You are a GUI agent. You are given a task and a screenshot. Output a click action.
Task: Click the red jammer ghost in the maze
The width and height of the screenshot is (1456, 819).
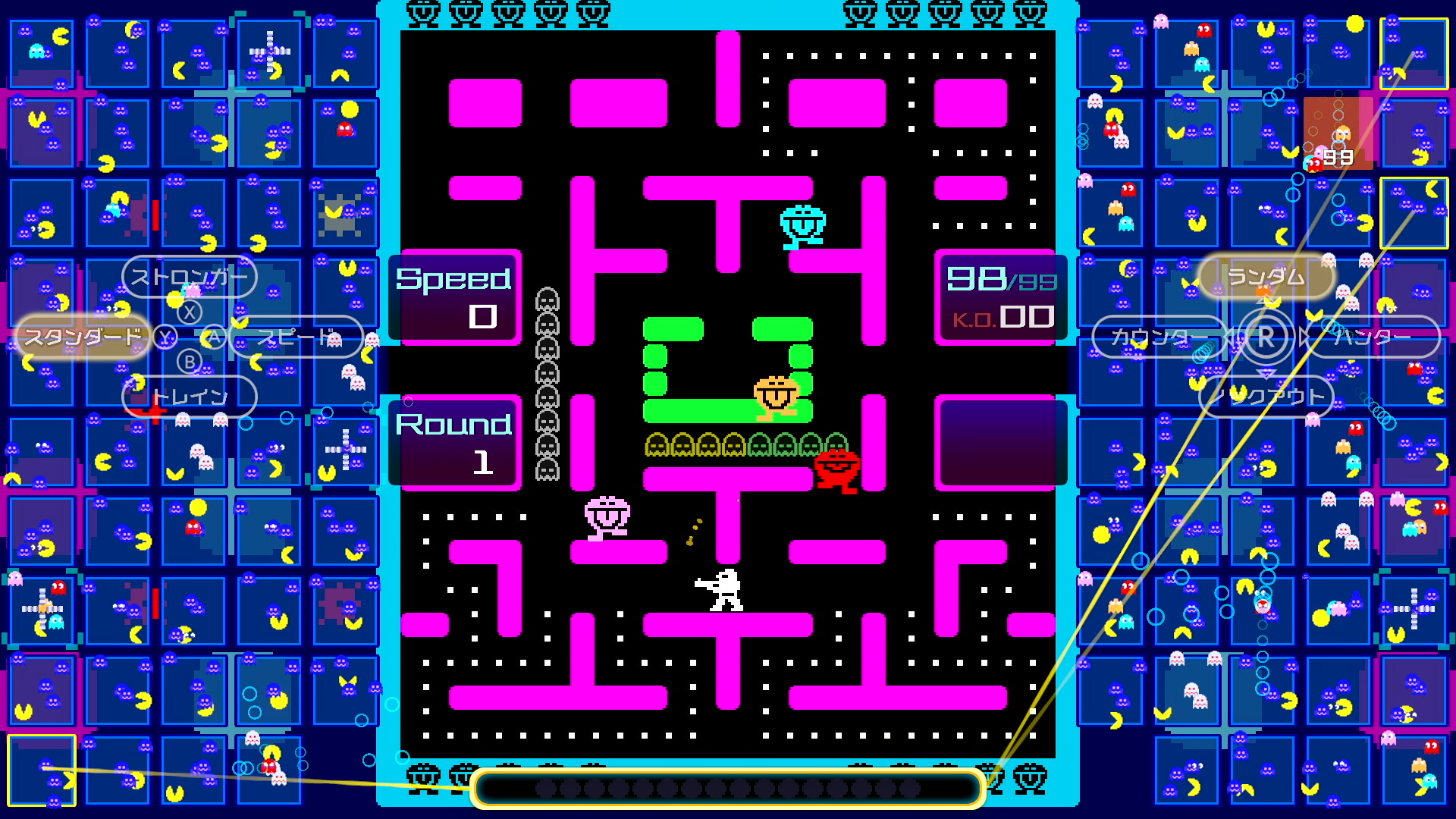[838, 468]
